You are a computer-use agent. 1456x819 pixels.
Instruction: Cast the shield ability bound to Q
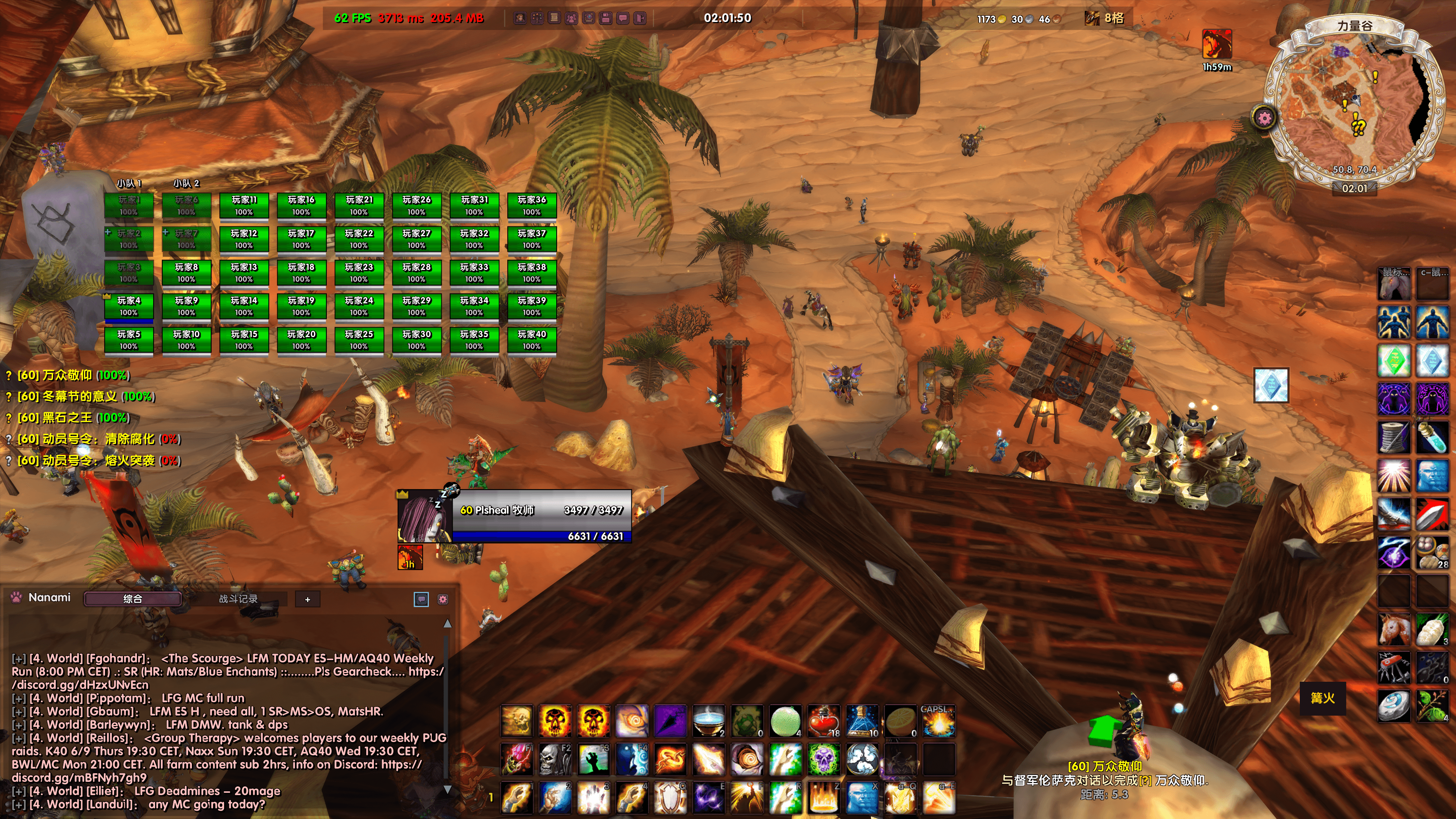[x=670, y=797]
